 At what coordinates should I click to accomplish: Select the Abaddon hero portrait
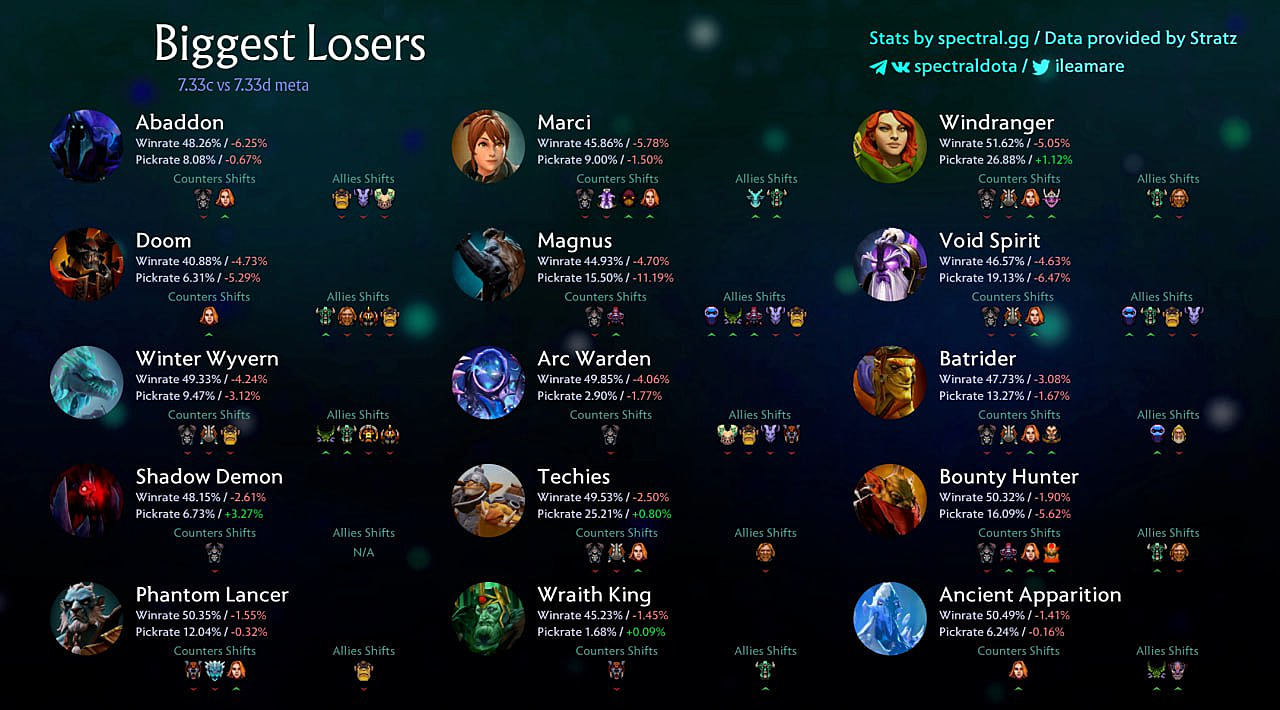[x=86, y=146]
